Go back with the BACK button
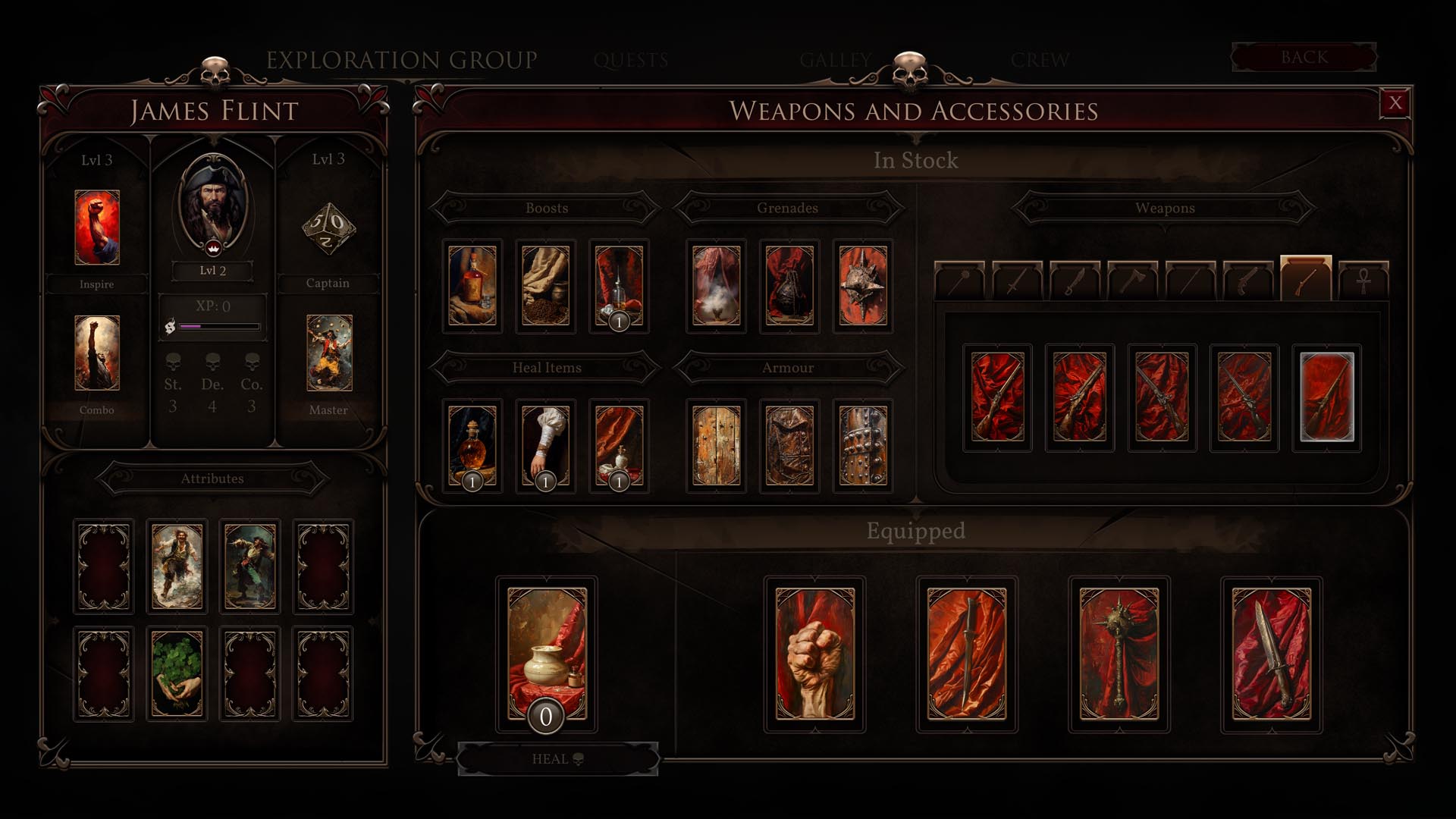This screenshot has height=819, width=1456. (x=1304, y=58)
